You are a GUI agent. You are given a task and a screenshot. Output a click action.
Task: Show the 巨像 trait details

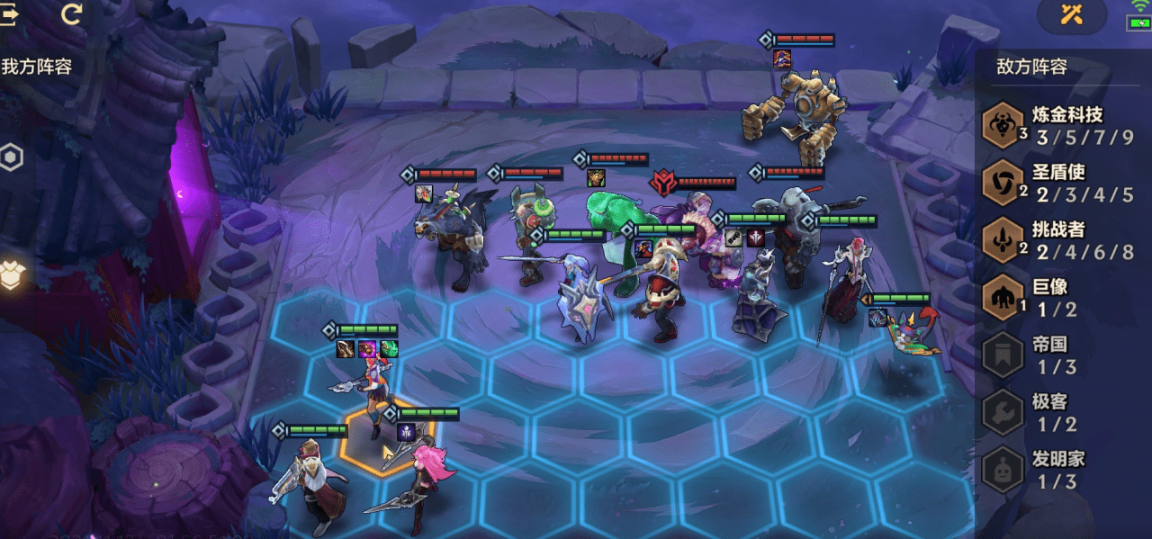click(x=1060, y=298)
